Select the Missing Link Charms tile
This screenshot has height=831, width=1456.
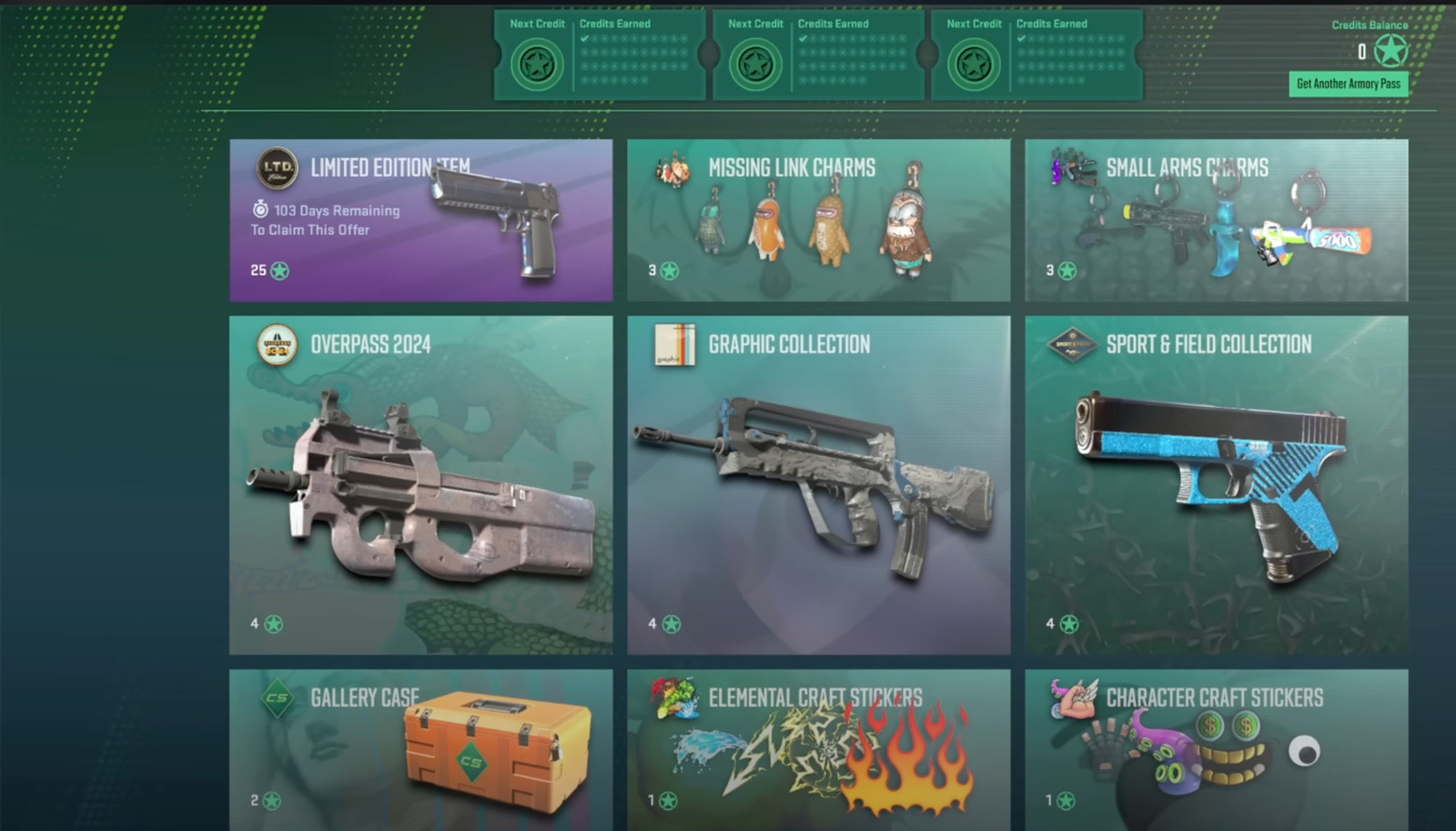click(x=818, y=220)
